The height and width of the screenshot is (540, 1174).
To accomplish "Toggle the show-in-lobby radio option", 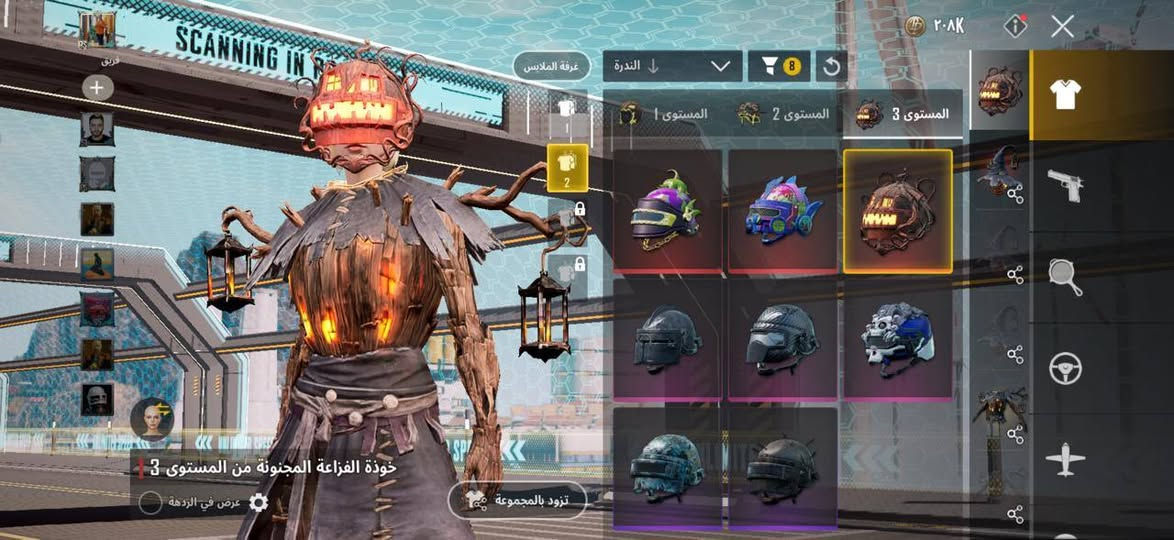I will coord(150,502).
